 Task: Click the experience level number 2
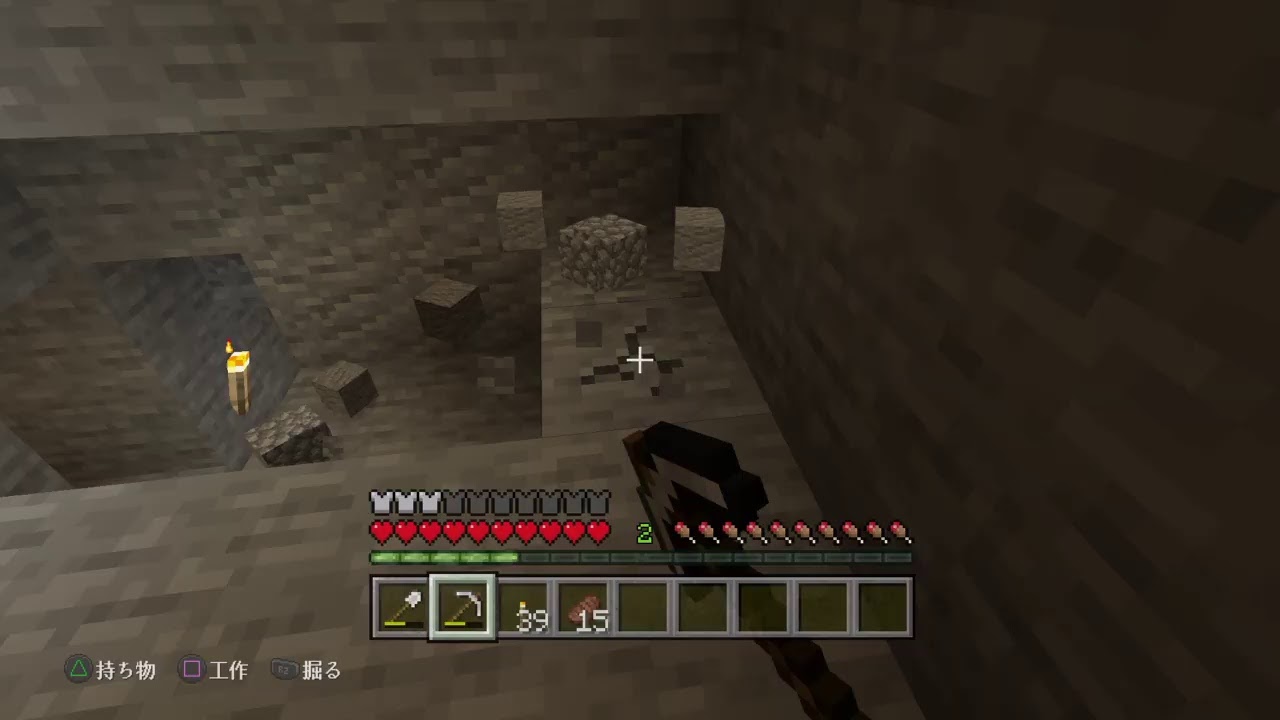[645, 531]
